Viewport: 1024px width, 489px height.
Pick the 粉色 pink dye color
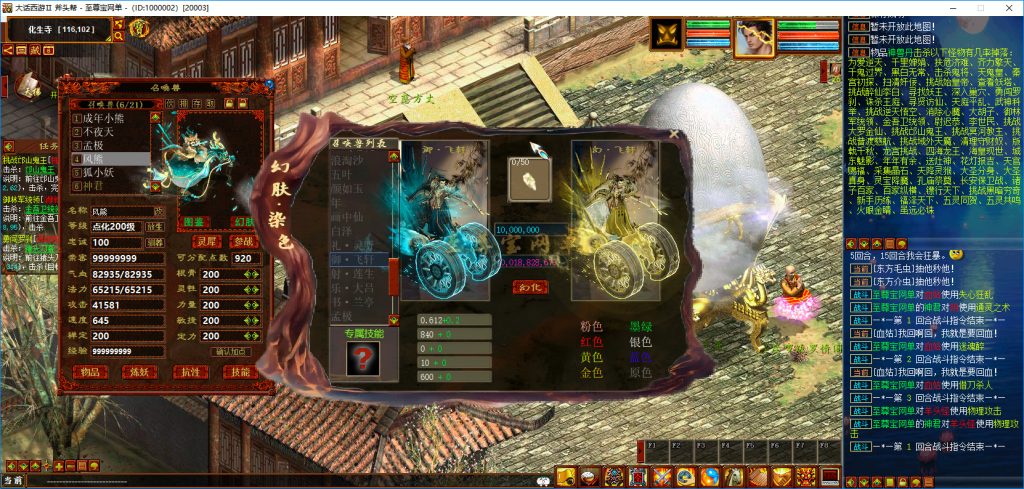[x=593, y=326]
